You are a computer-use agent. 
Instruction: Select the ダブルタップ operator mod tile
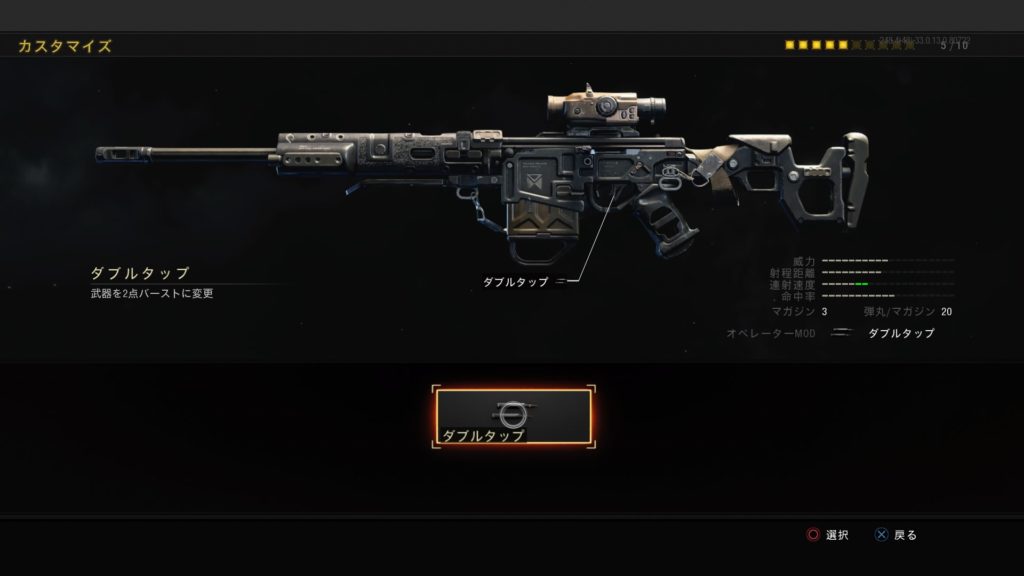[x=513, y=417]
